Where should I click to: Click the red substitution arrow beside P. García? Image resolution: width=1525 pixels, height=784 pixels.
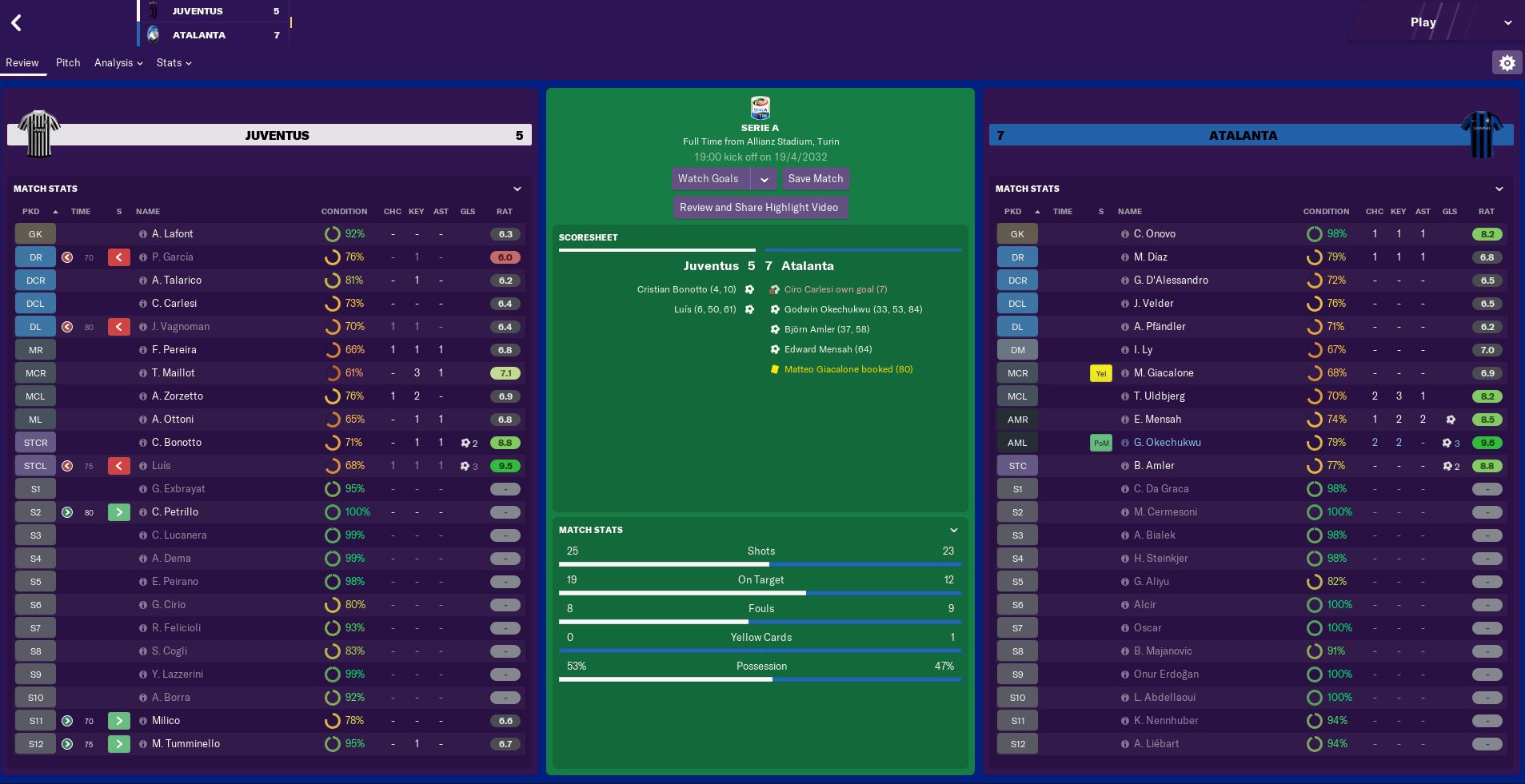click(x=118, y=257)
